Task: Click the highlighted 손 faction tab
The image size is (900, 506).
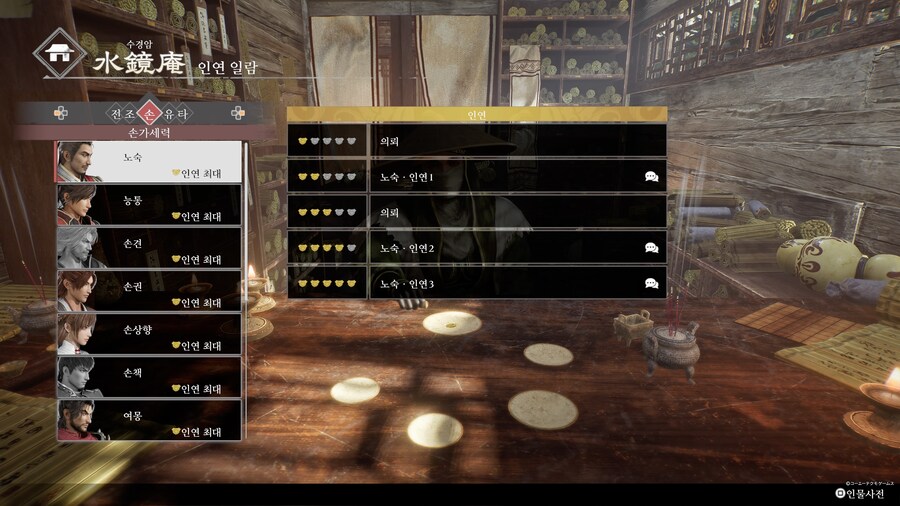Action: 148,113
